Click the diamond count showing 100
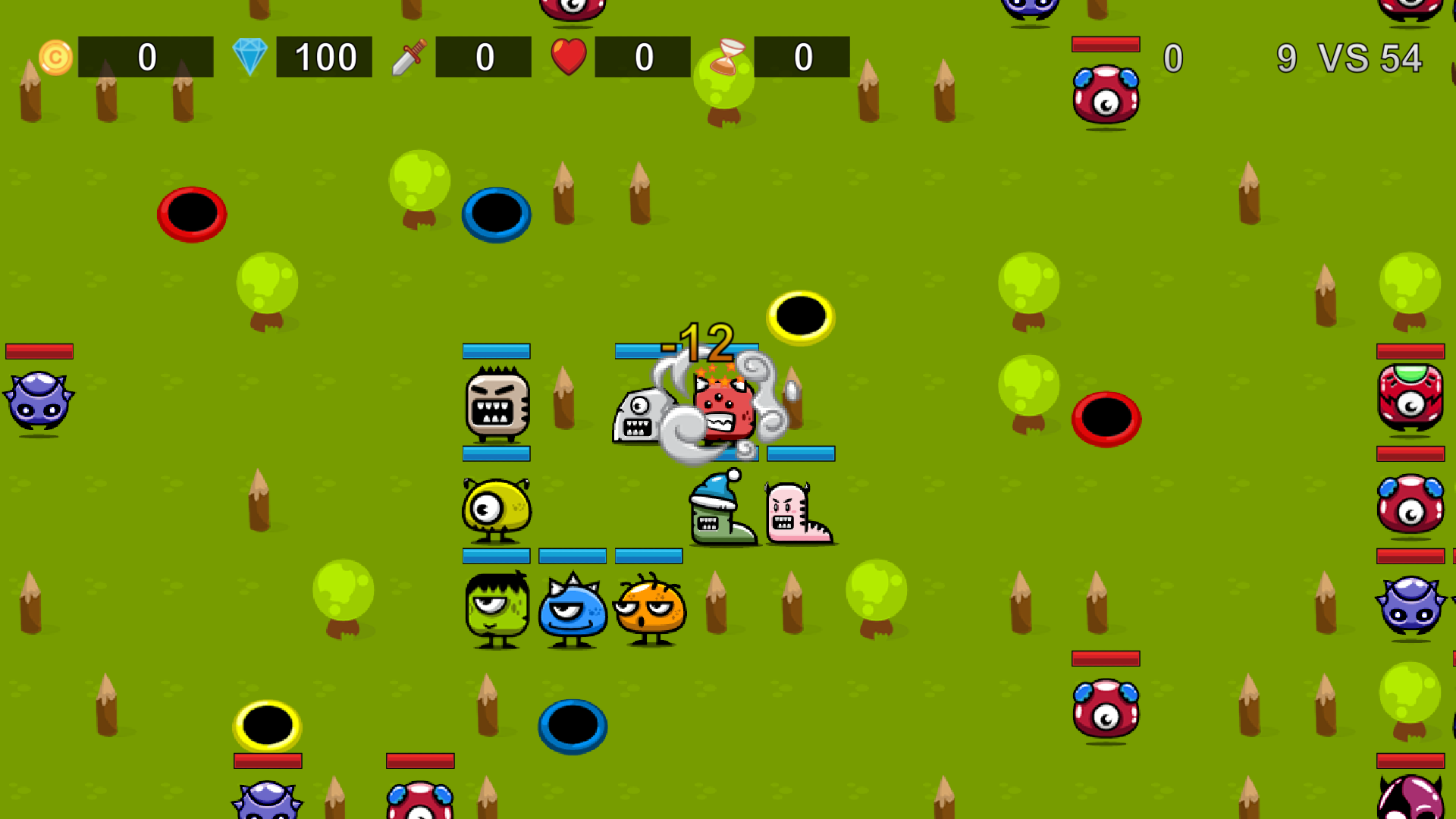The height and width of the screenshot is (819, 1456). coord(325,55)
